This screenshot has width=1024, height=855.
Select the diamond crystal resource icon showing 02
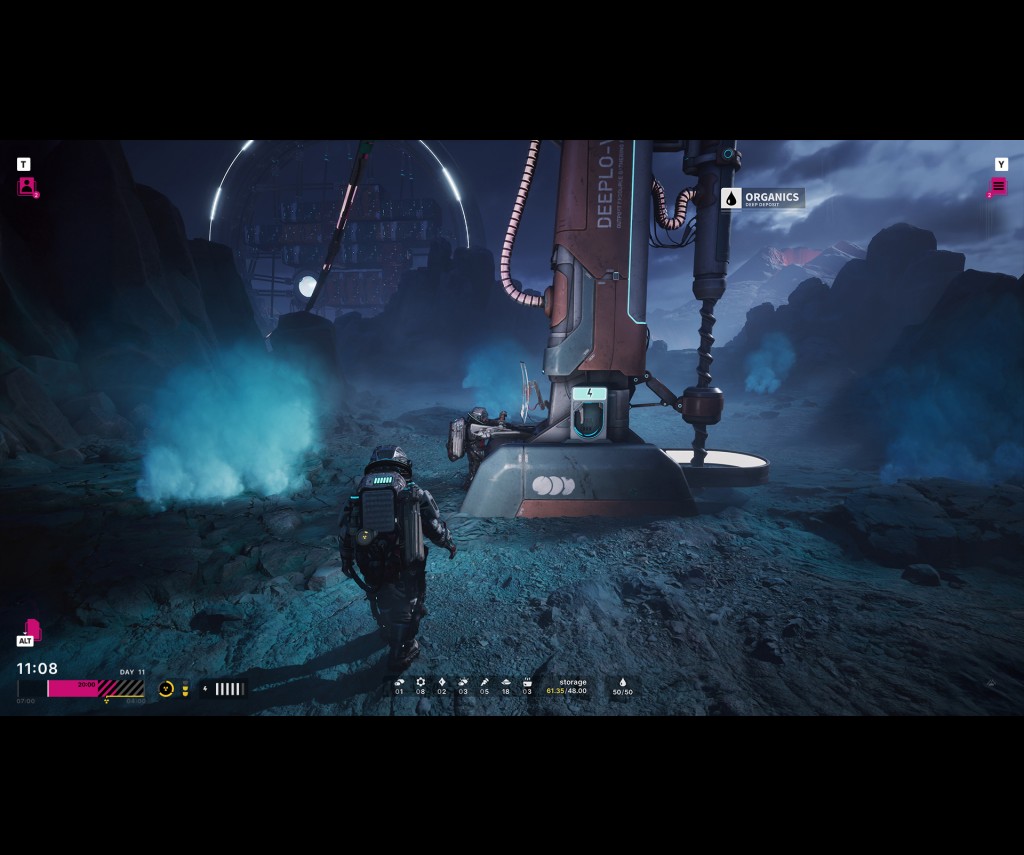442,683
